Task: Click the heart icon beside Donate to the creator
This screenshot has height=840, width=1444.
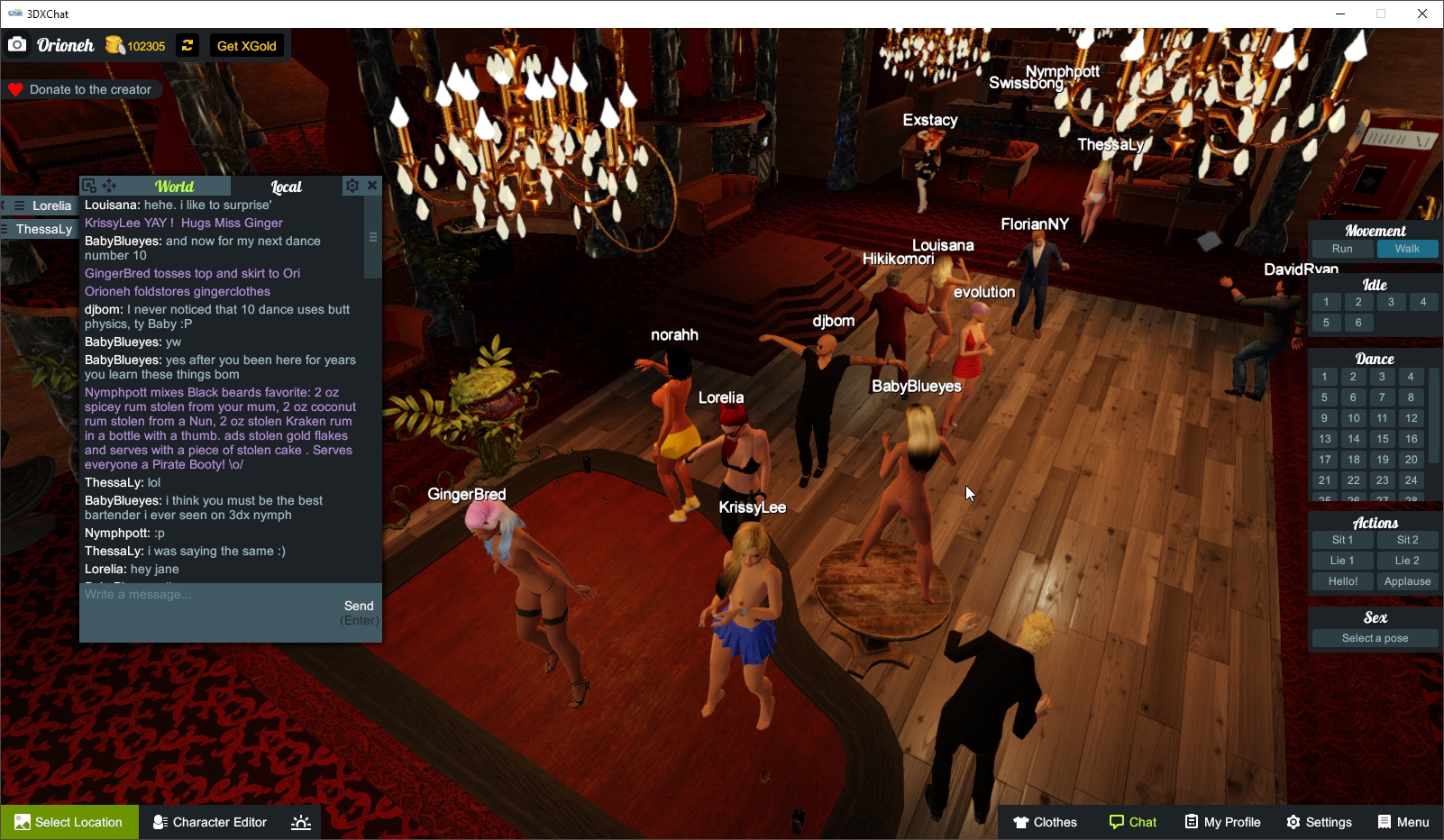Action: coord(14,88)
